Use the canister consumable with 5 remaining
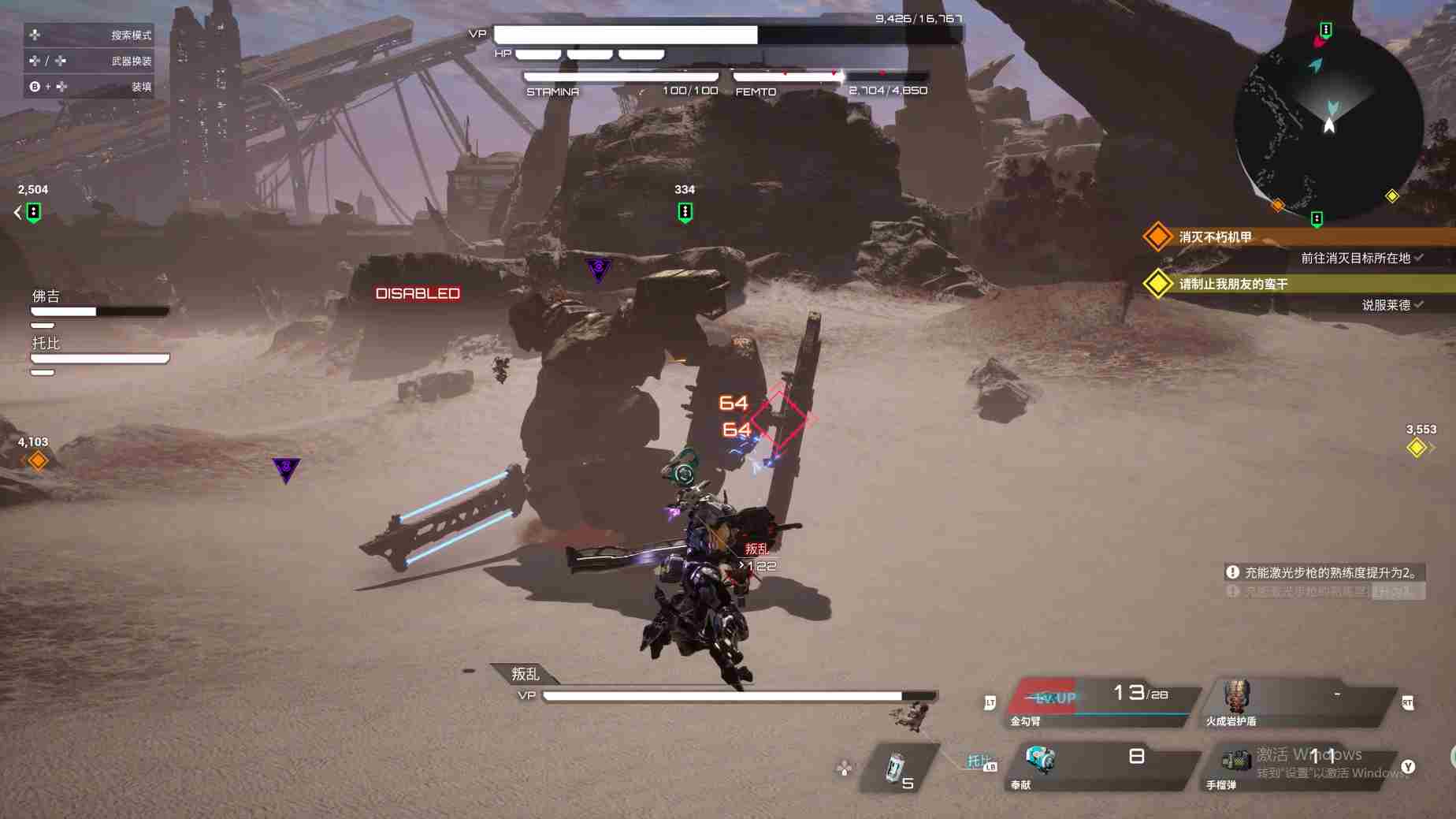The width and height of the screenshot is (1456, 819). [898, 768]
